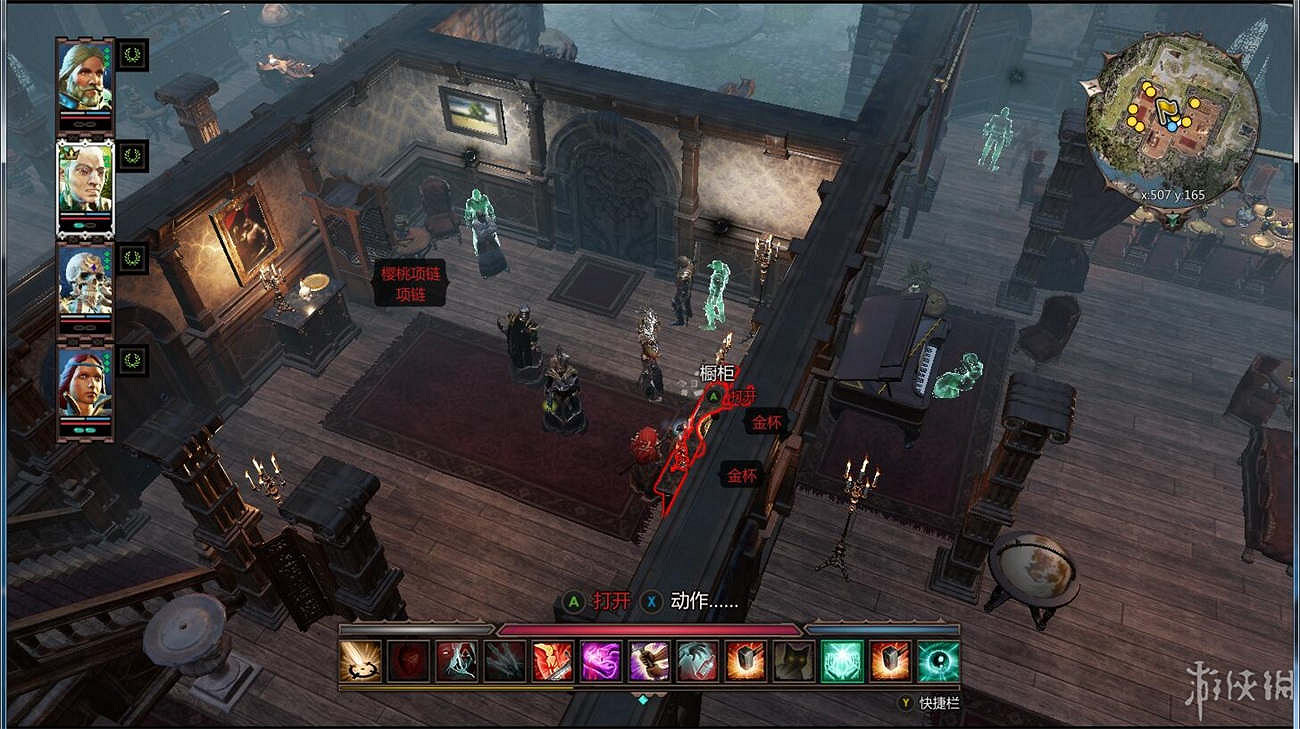This screenshot has width=1300, height=729.
Task: Select the dark cat silhouette skill
Action: 794,661
